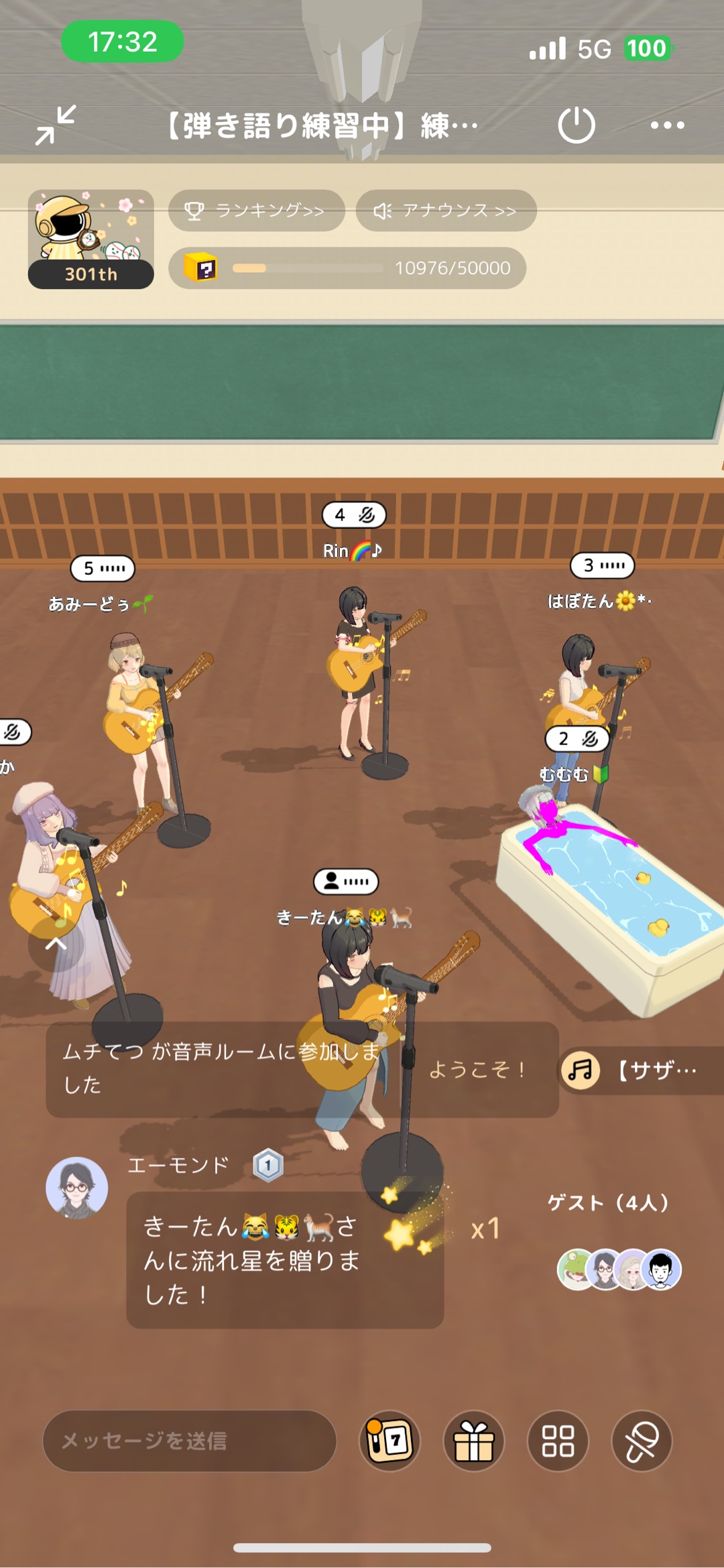Select seat 5 label above あみーどぅ

(x=103, y=569)
